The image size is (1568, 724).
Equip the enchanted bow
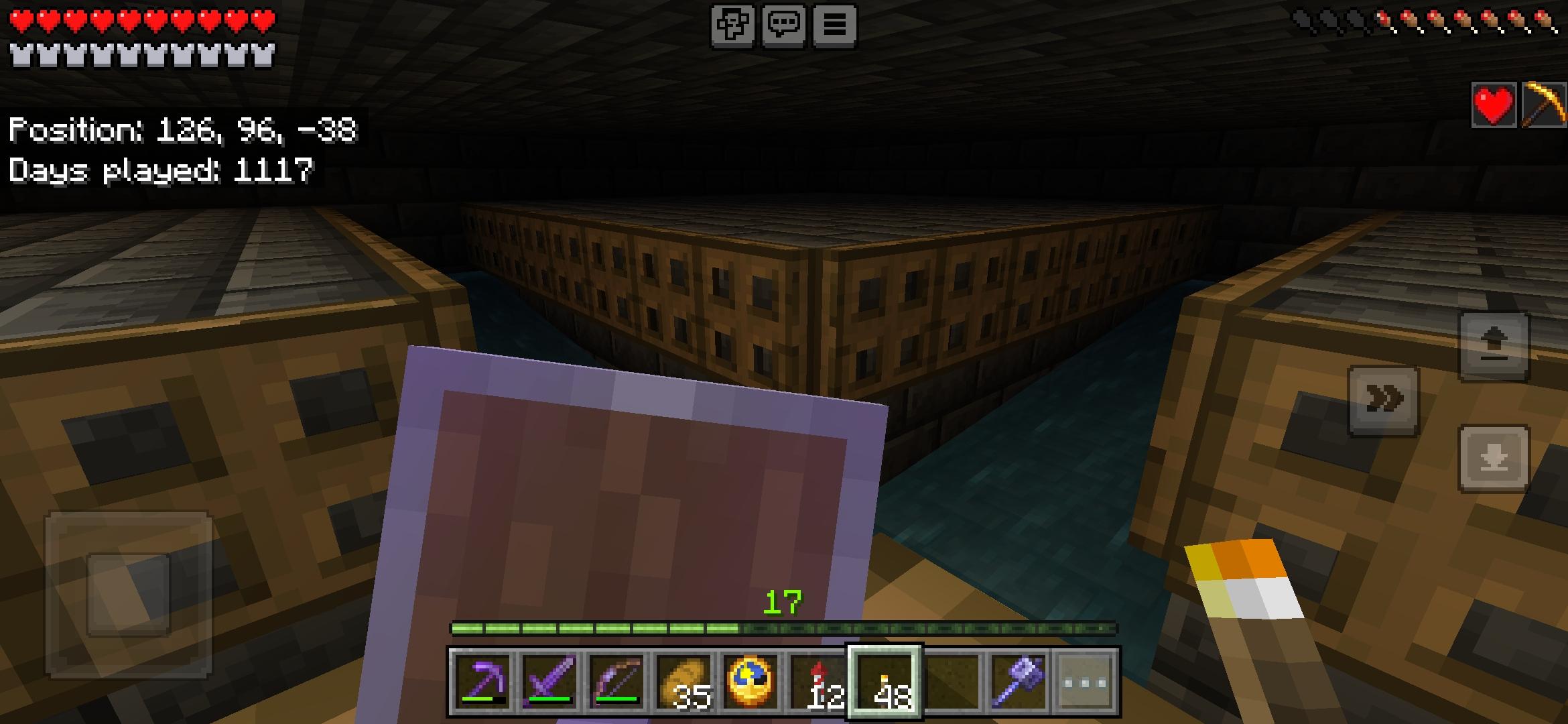616,680
